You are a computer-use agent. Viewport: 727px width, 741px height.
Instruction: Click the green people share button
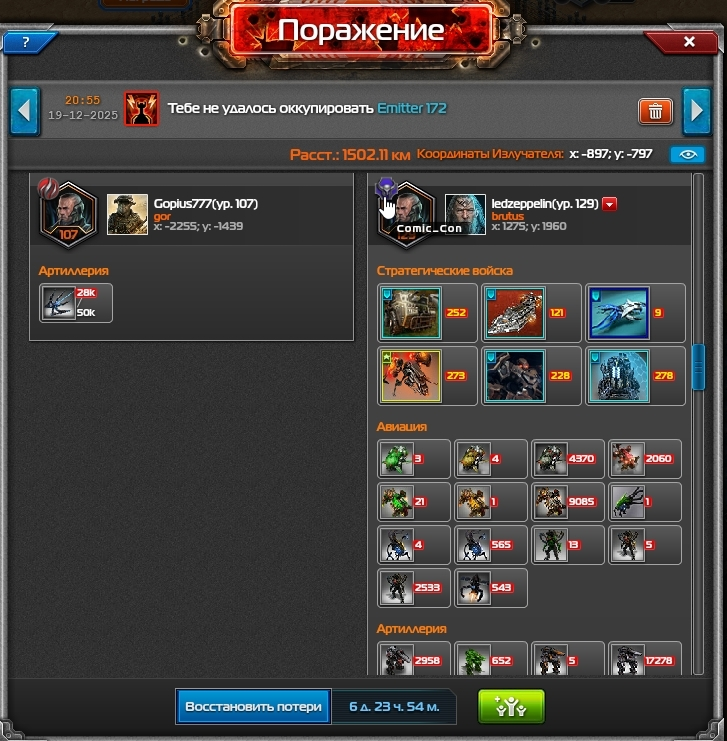510,706
